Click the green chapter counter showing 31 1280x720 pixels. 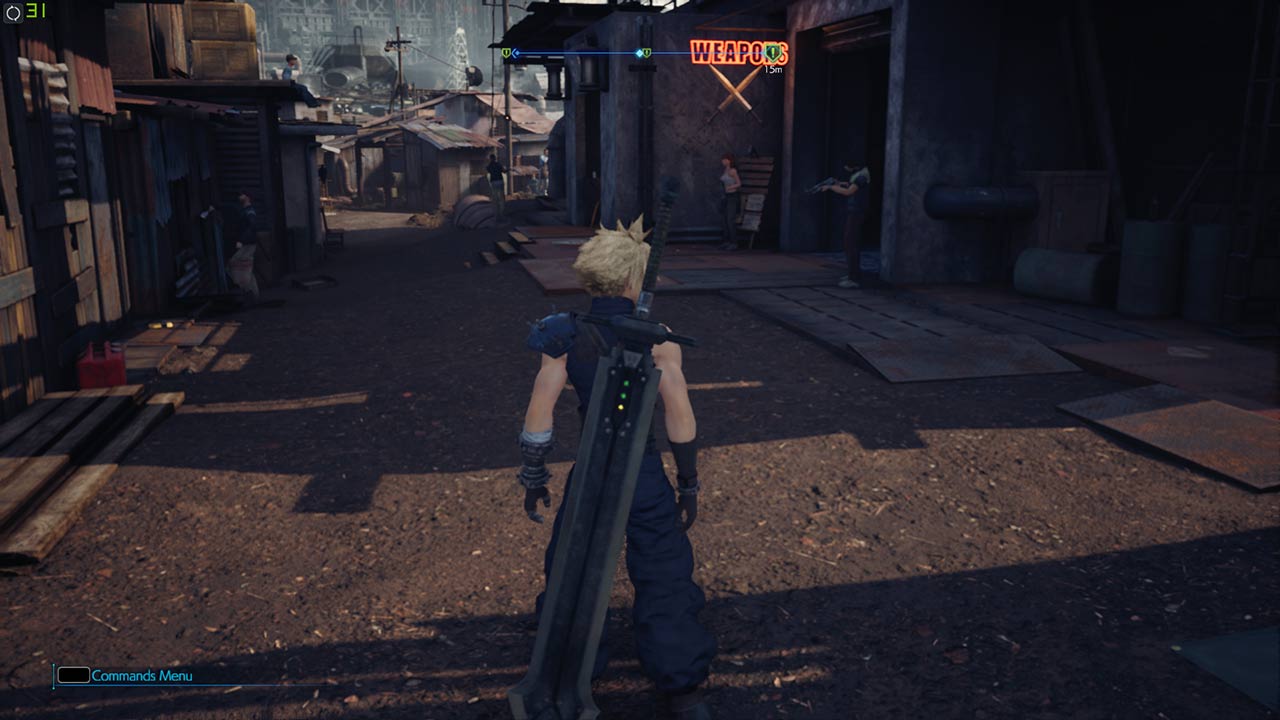(37, 12)
